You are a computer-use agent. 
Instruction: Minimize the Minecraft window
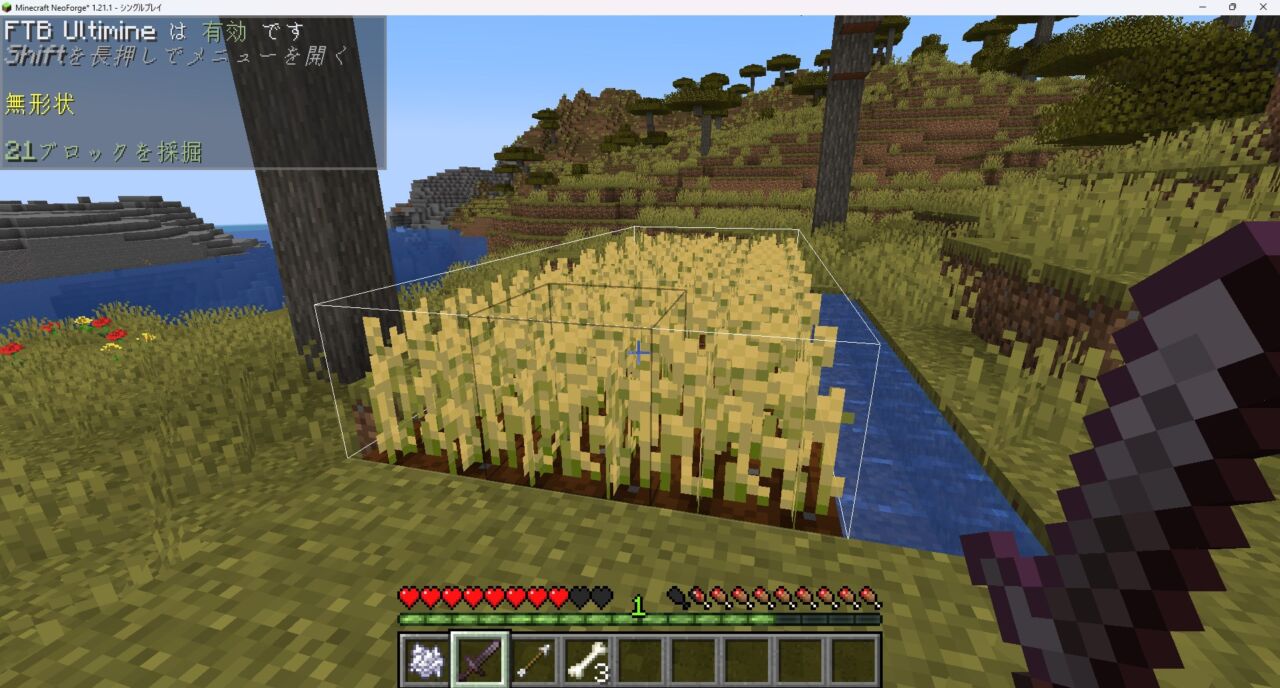click(1203, 7)
